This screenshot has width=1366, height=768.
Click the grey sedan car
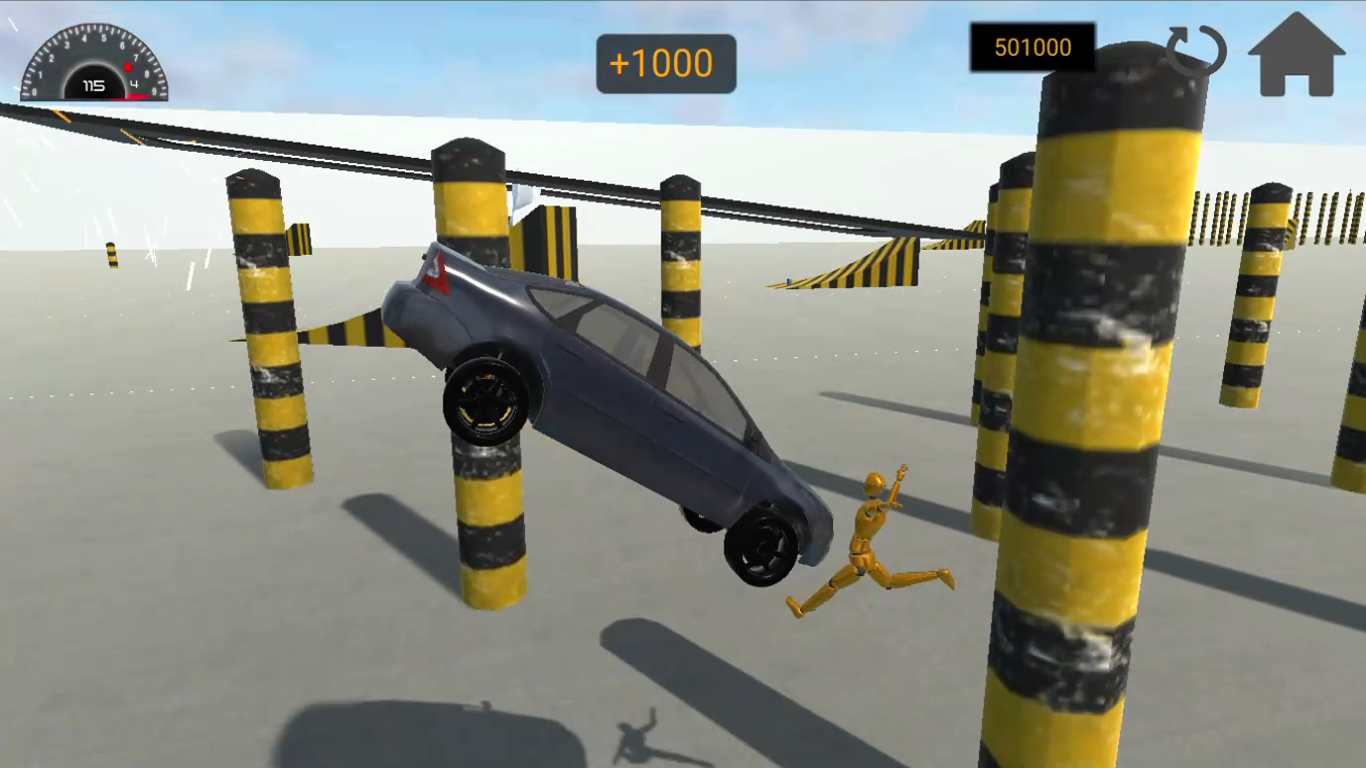[620, 400]
